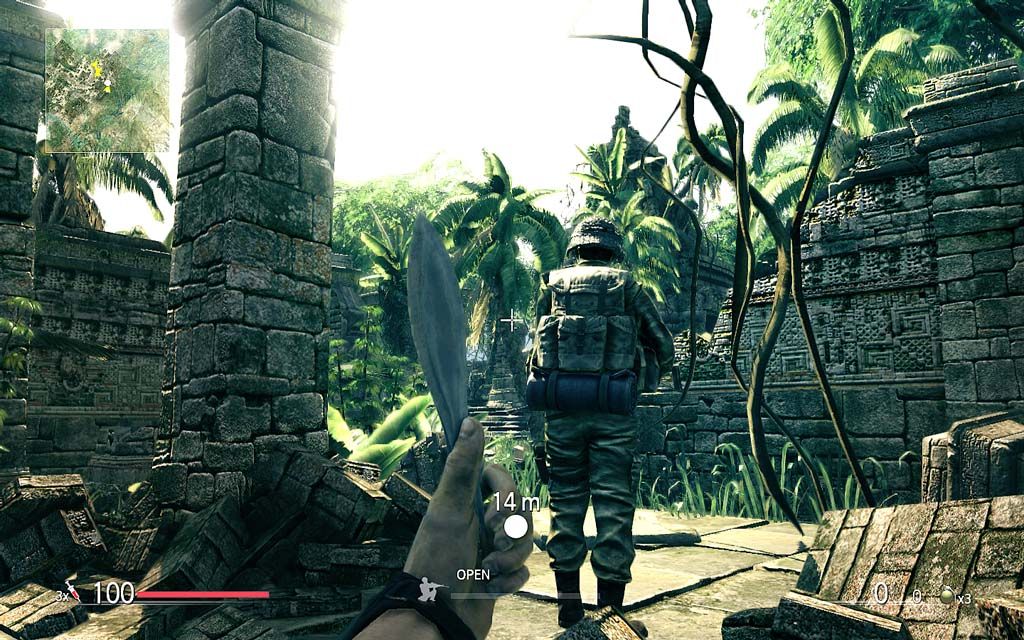This screenshot has height=640, width=1024.
Task: Select the grenade icon
Action: point(946,596)
